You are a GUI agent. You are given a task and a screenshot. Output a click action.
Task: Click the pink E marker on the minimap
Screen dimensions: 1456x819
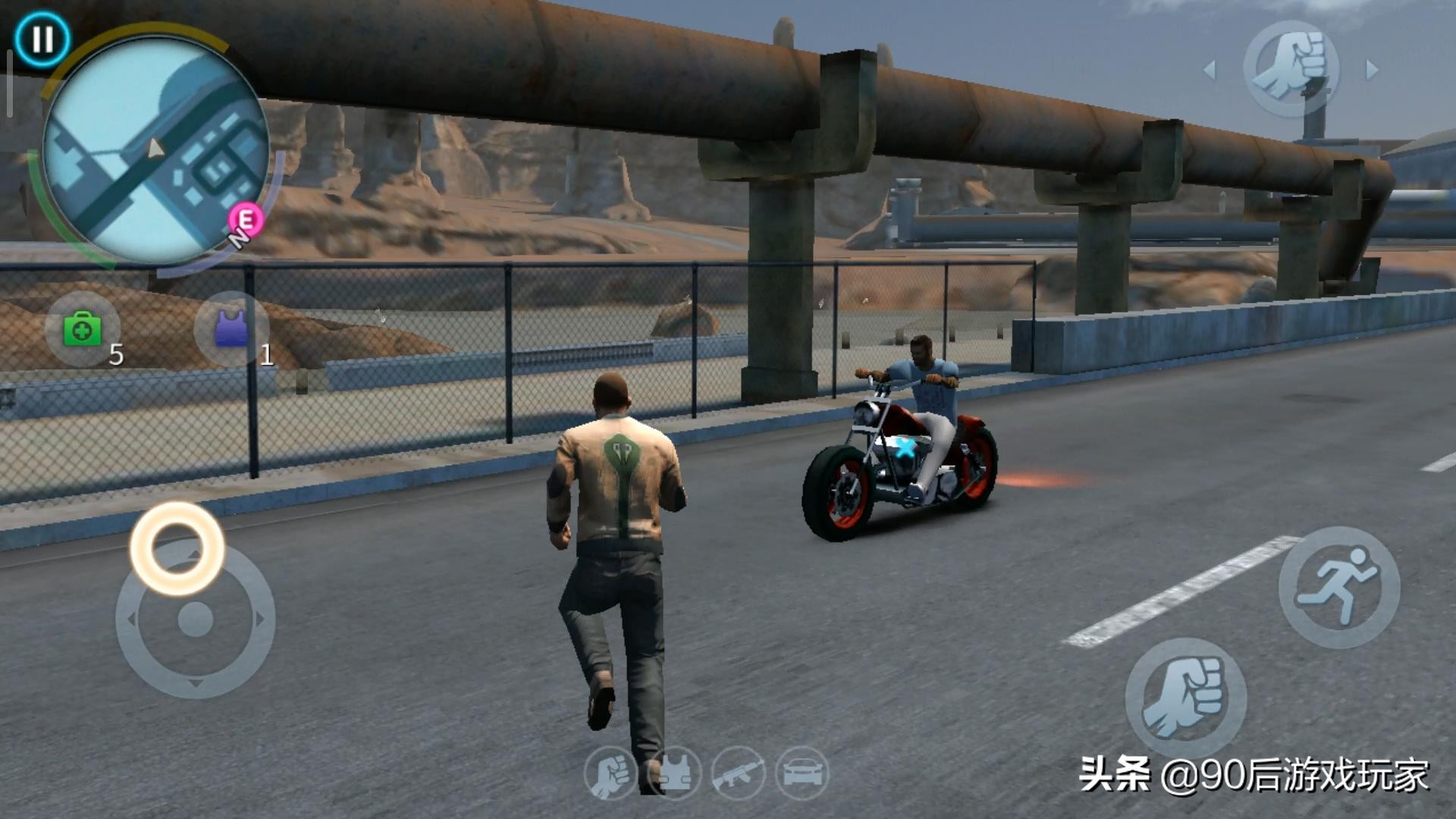tap(246, 220)
